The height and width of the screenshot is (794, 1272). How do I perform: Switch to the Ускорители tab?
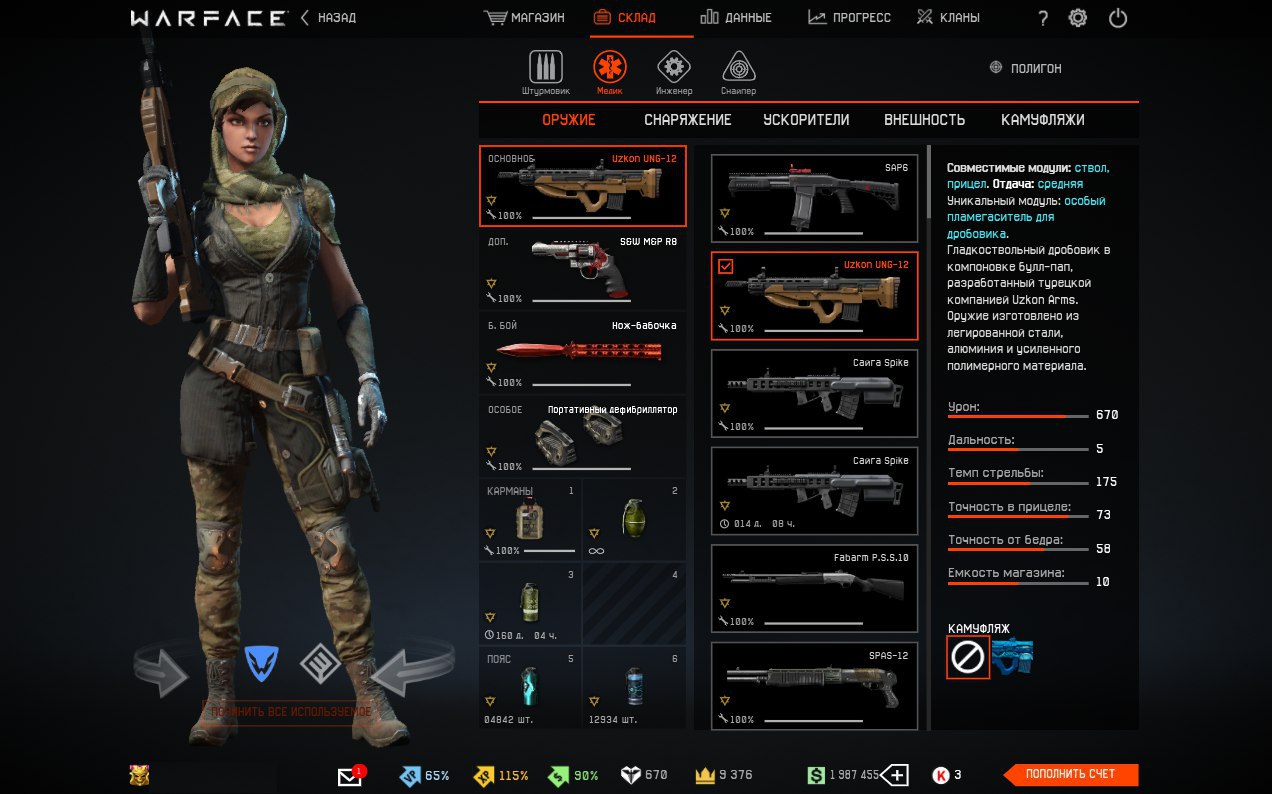(806, 120)
